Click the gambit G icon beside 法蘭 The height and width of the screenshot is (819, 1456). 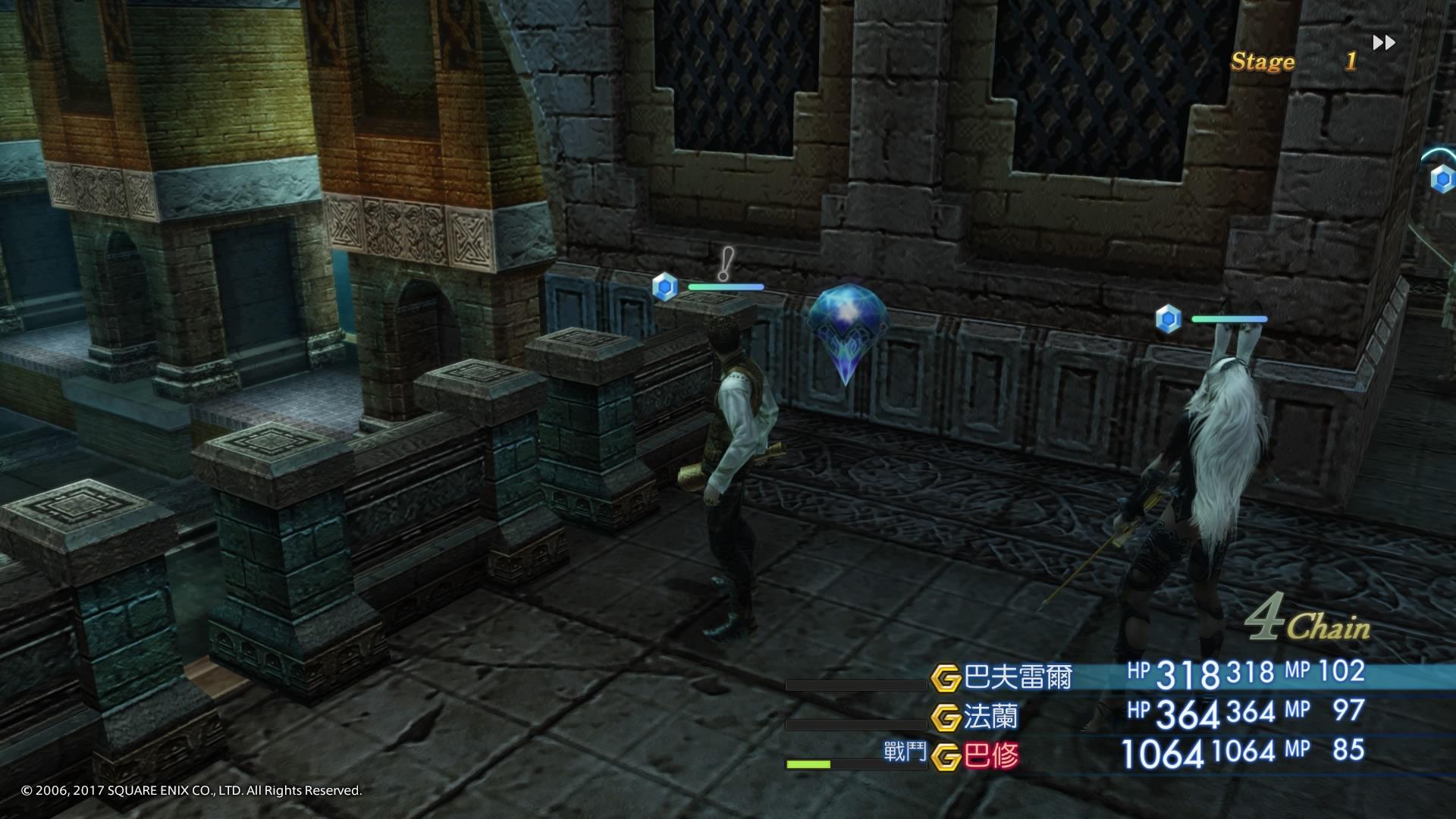click(x=946, y=717)
